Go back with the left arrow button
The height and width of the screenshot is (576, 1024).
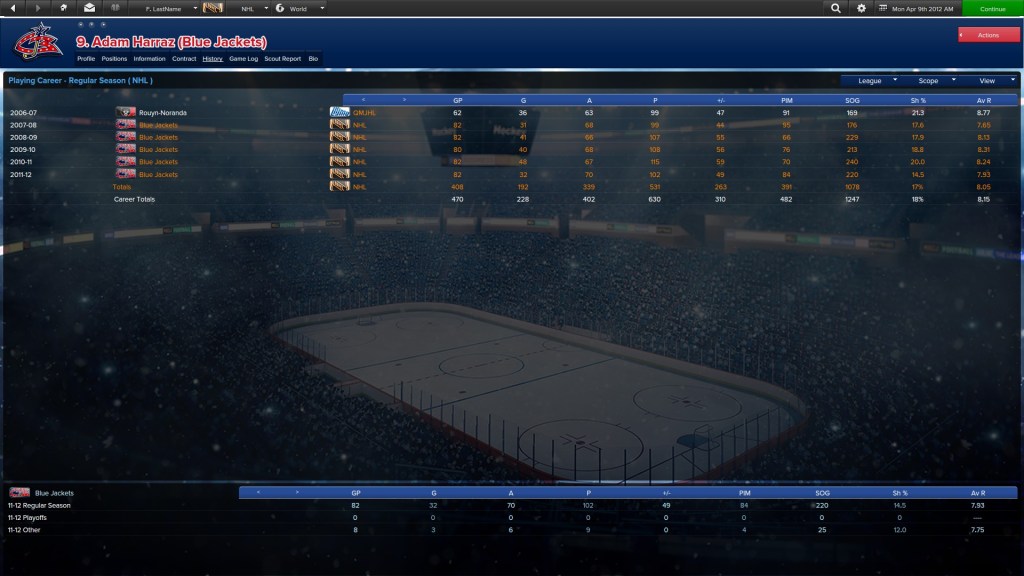(x=13, y=8)
